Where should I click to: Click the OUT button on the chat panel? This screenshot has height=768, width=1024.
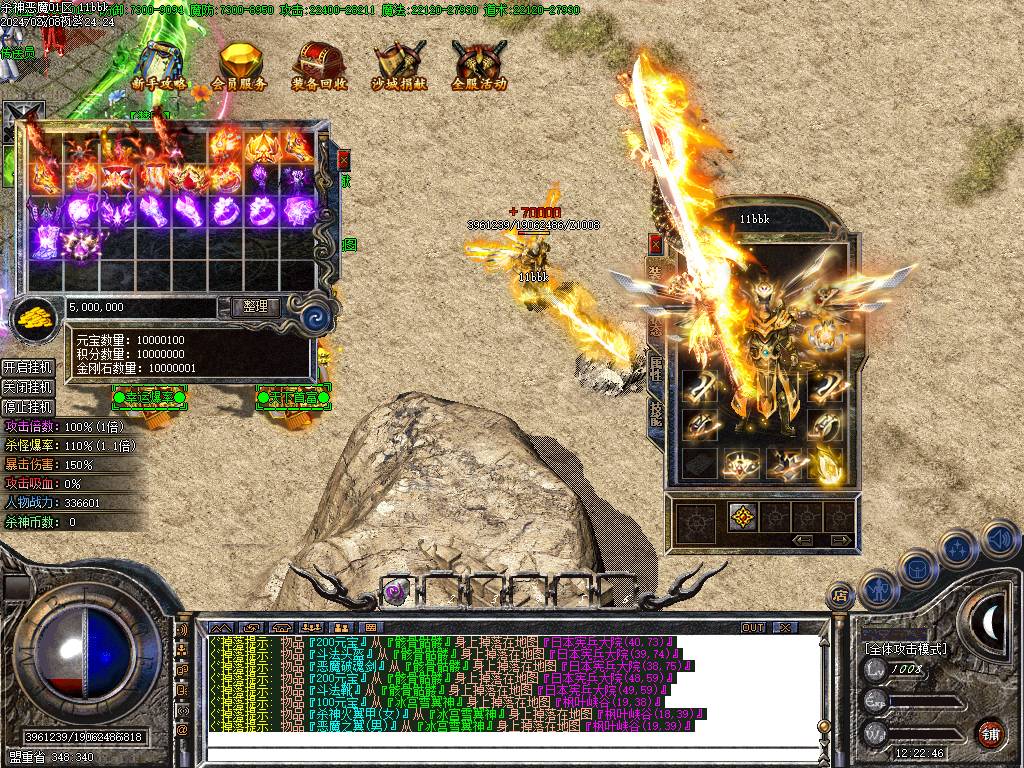click(753, 628)
